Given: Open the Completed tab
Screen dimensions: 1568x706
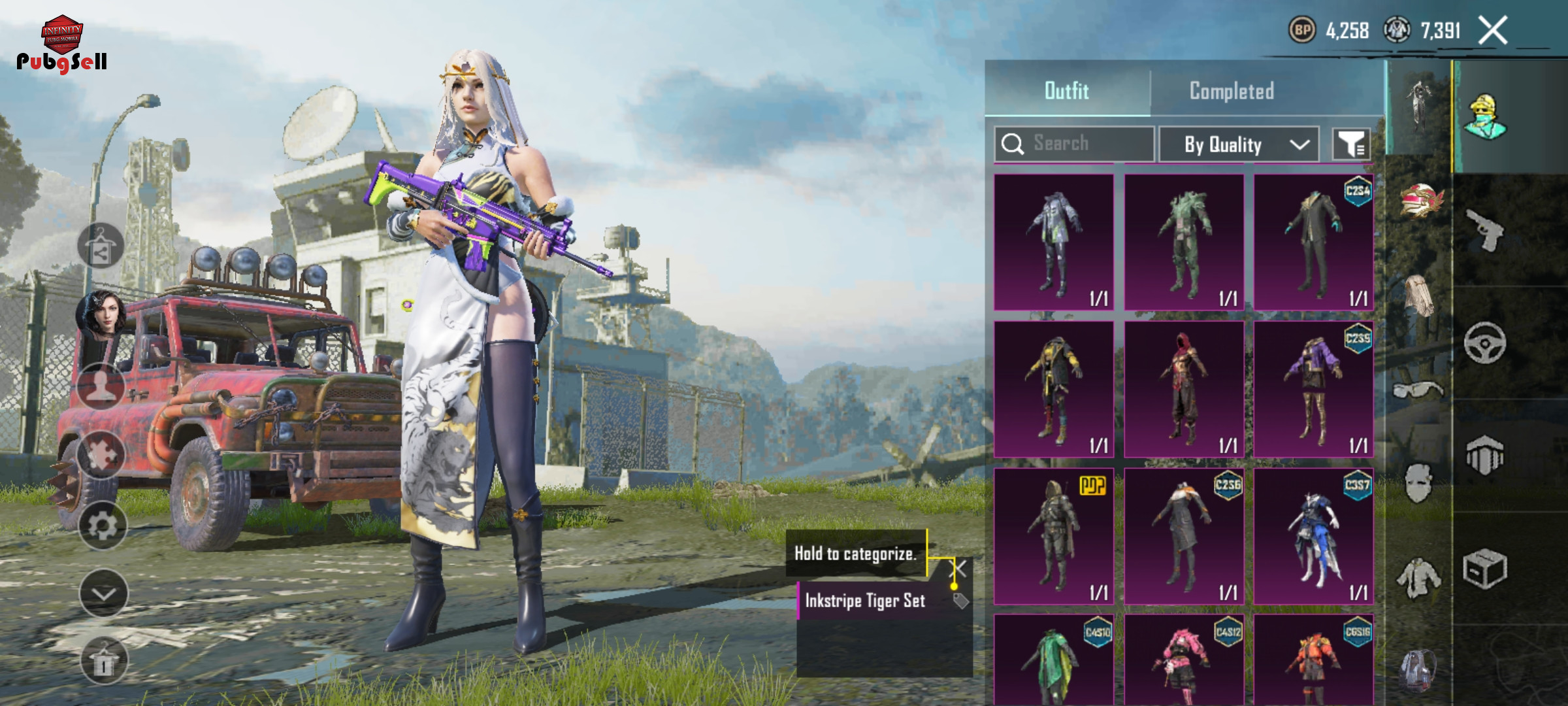Looking at the screenshot, I should coord(1232,91).
